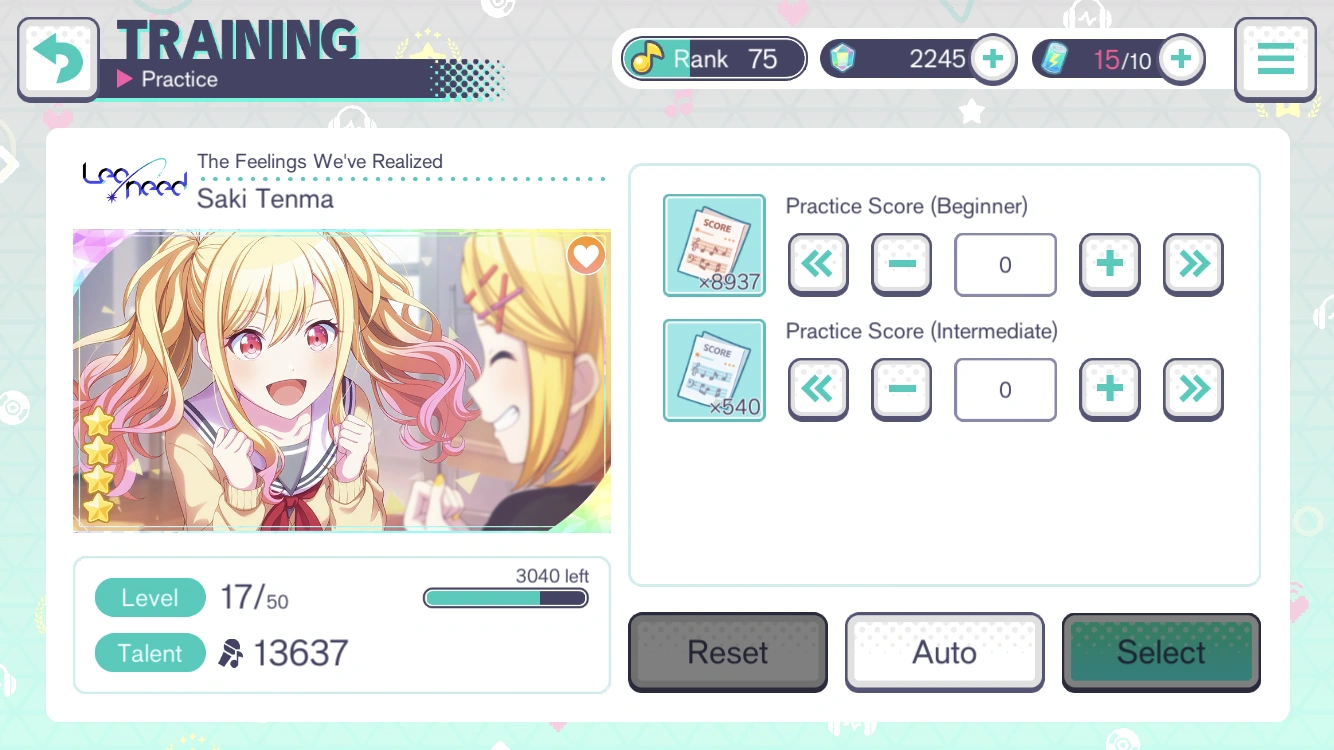Click the Saki Tenma card artwork
Screen dimensions: 1334x750
[x=342, y=380]
